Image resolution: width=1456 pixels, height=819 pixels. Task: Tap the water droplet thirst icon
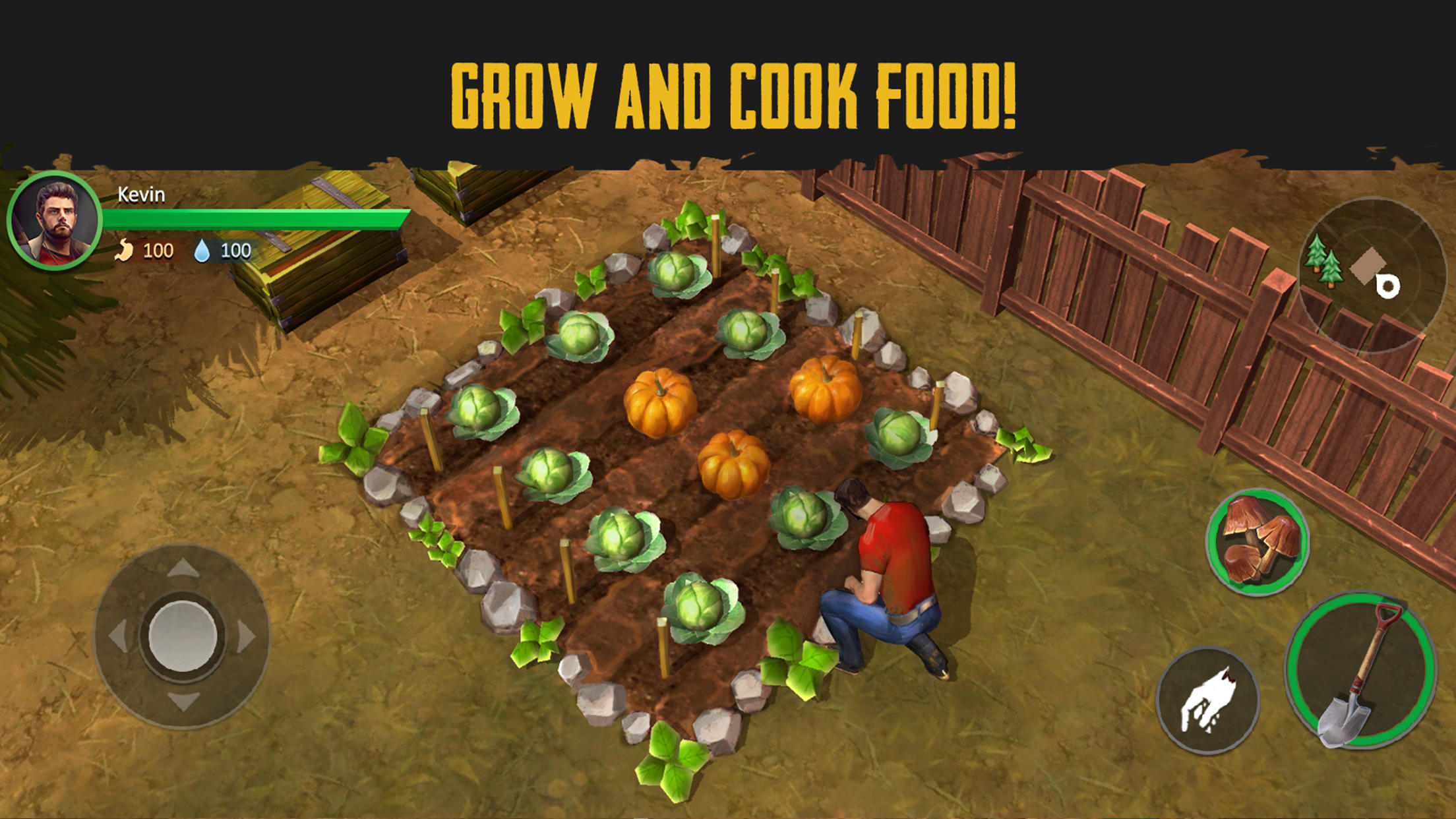tap(204, 251)
